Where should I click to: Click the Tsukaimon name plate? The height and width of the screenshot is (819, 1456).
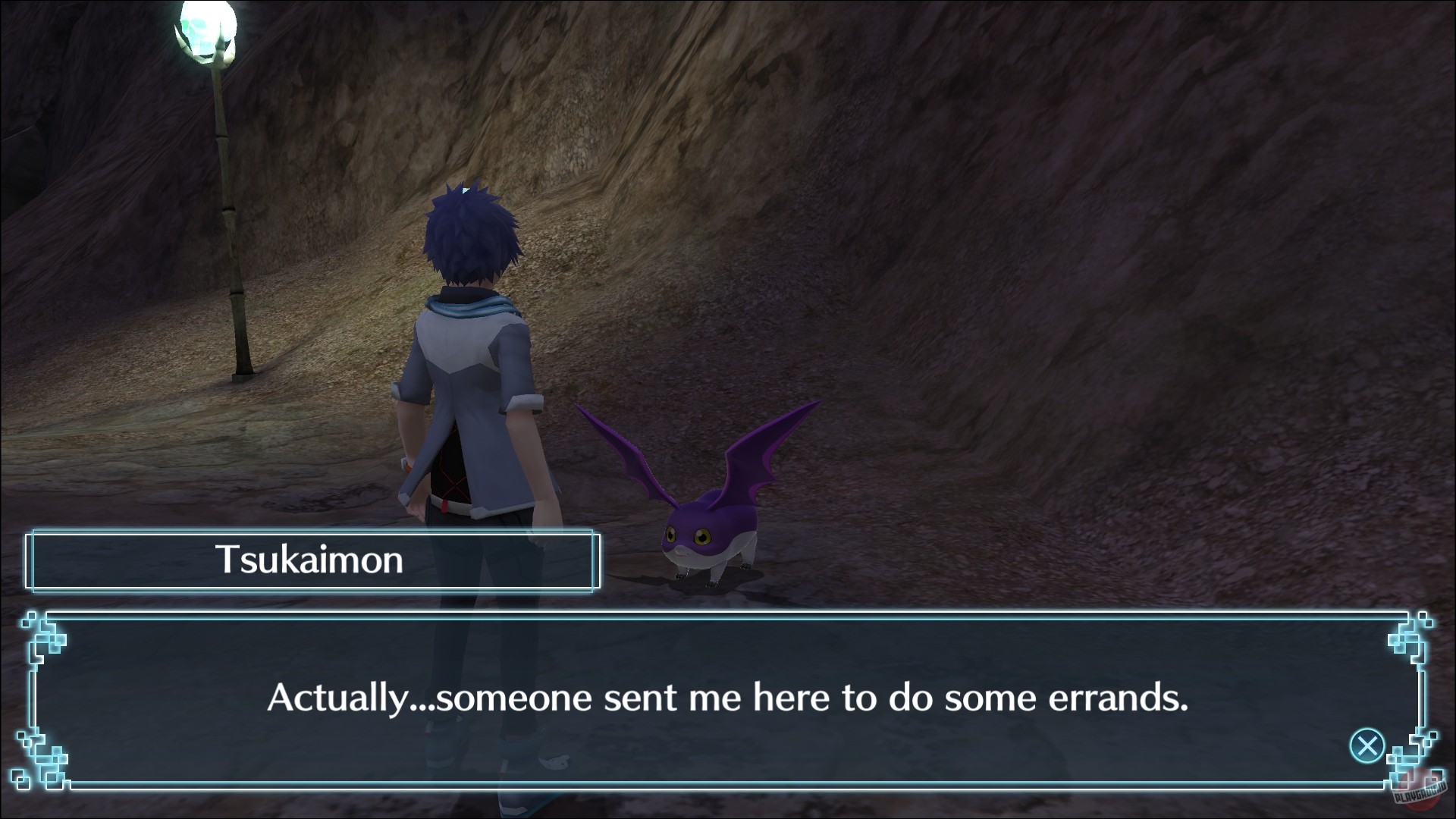coord(311,563)
